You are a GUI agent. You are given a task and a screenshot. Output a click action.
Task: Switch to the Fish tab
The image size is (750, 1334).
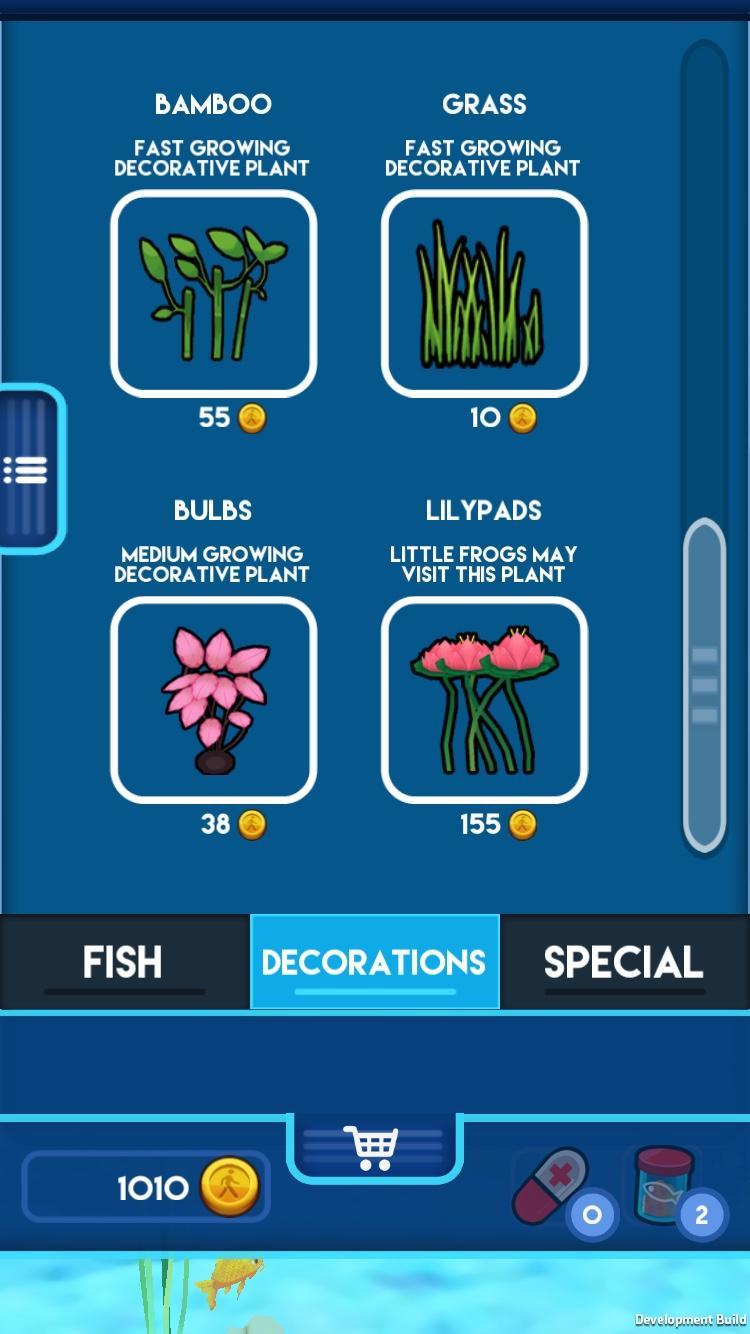click(124, 962)
